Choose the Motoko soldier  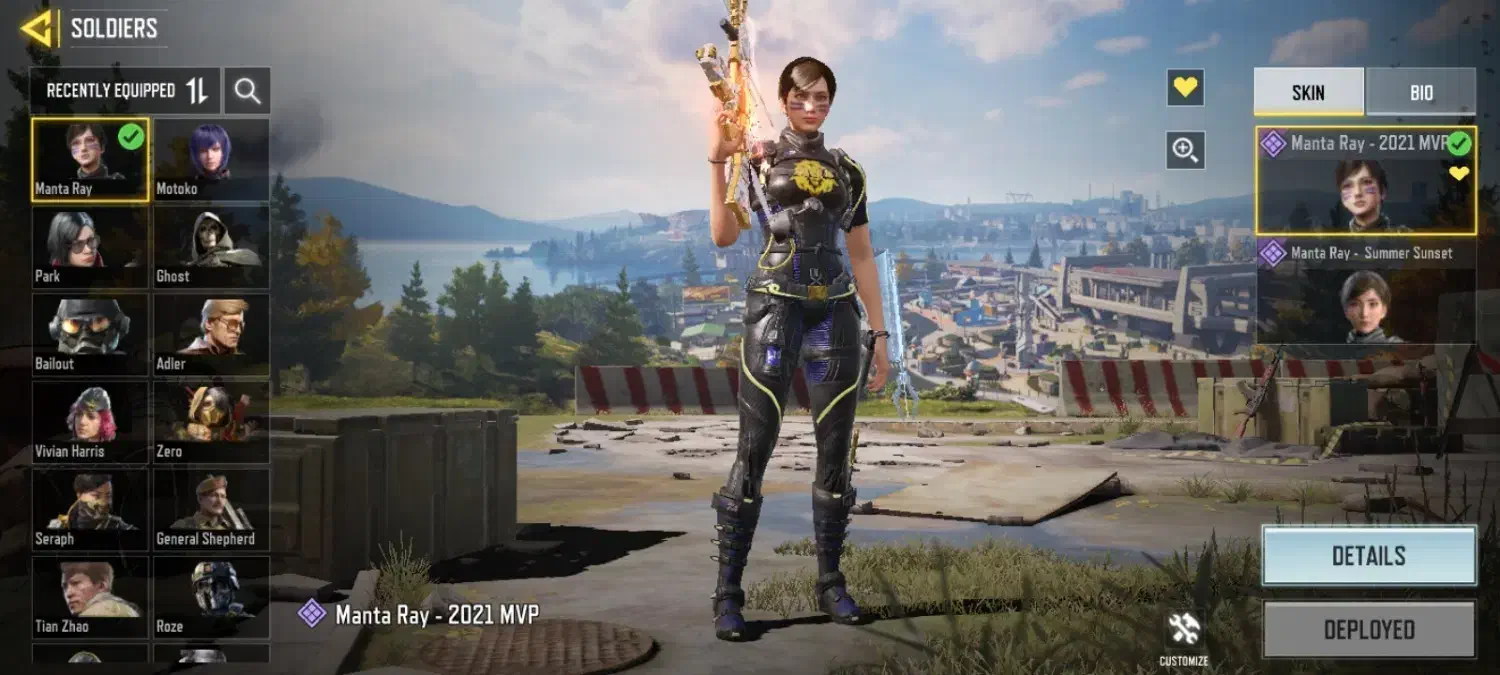(211, 159)
